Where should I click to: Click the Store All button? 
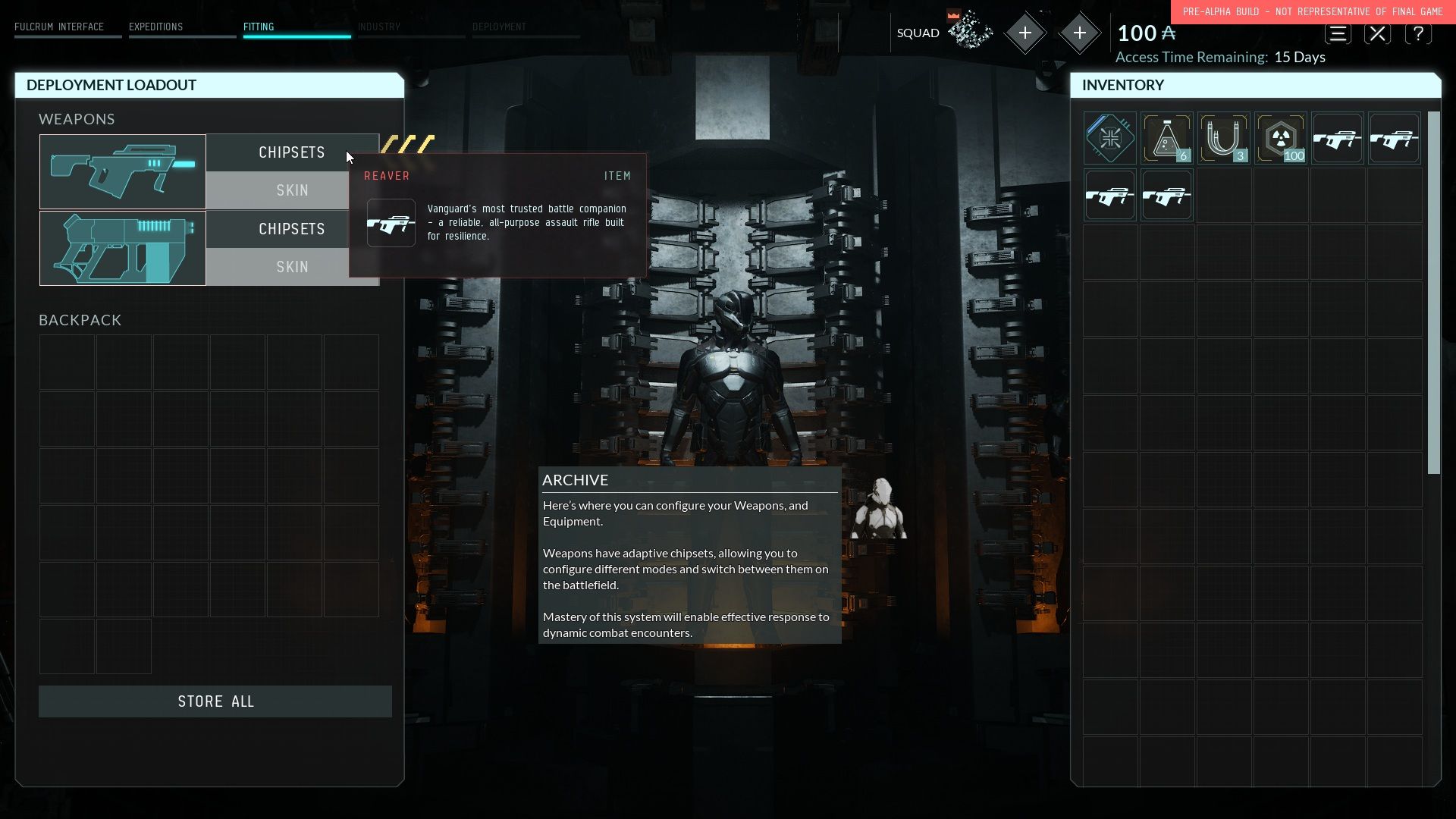[x=215, y=701]
